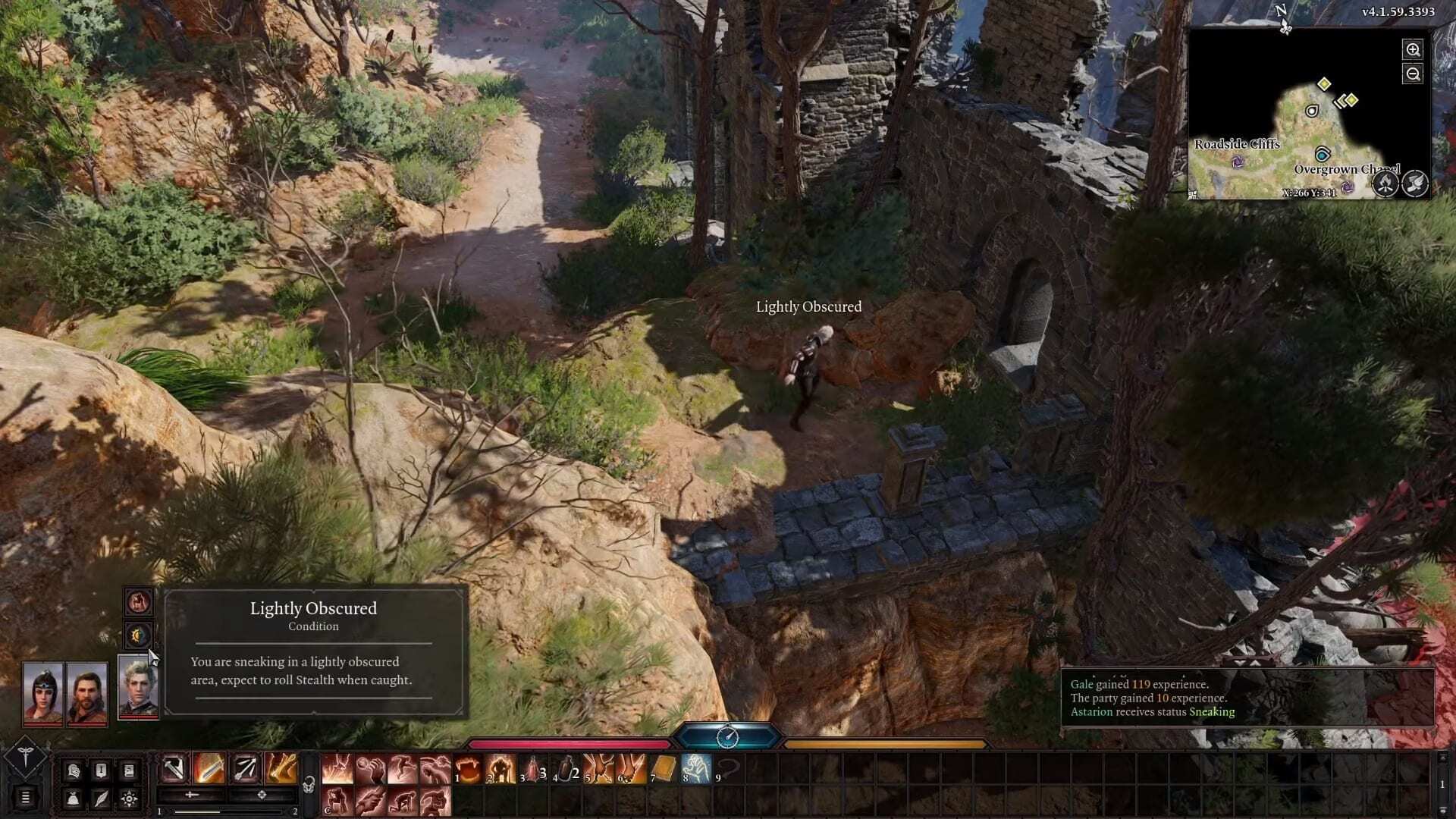The height and width of the screenshot is (819, 1456).
Task: Select the flaming sword weapon action
Action: (209, 769)
